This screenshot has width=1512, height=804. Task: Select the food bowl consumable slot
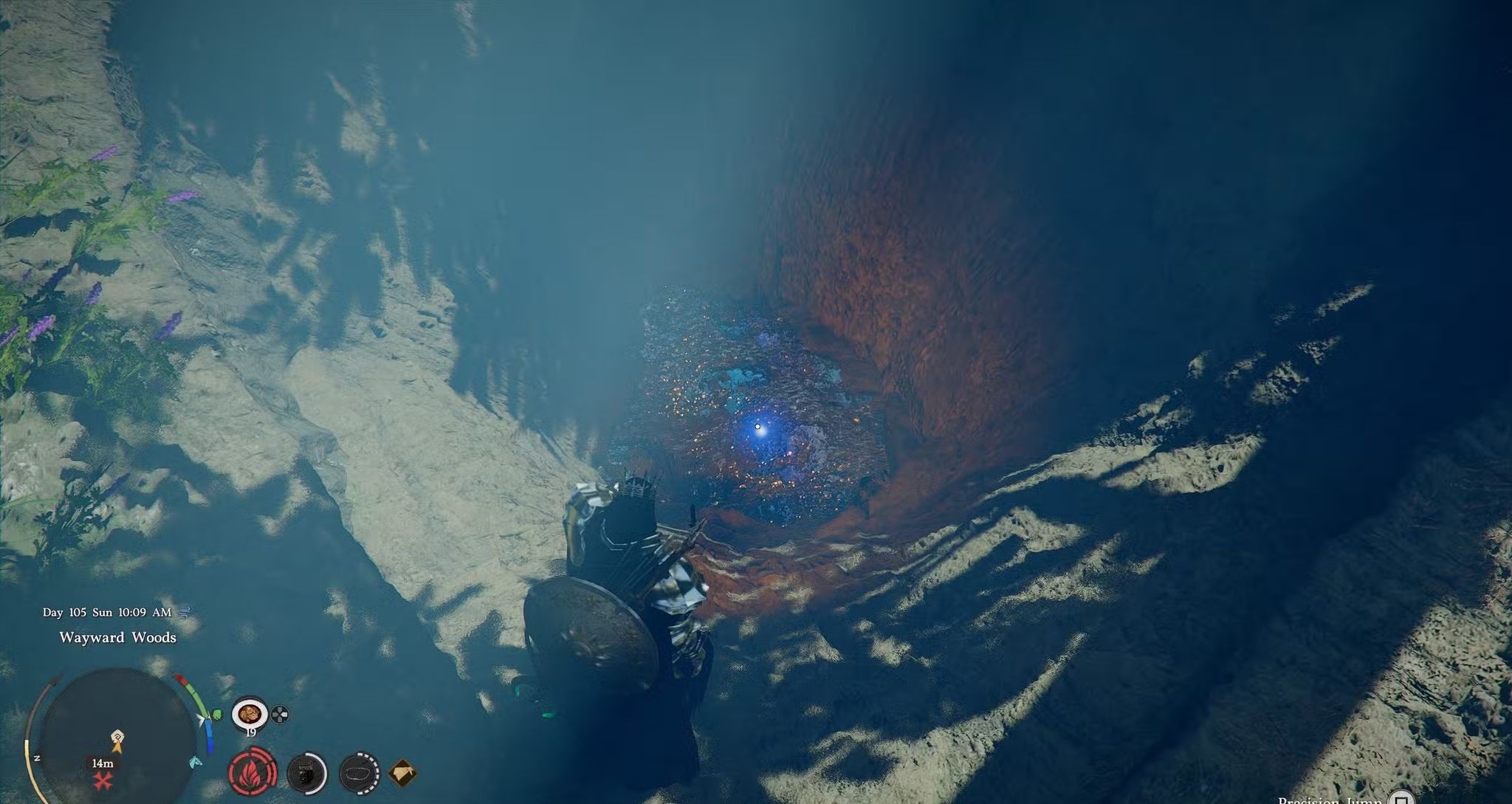(x=250, y=713)
